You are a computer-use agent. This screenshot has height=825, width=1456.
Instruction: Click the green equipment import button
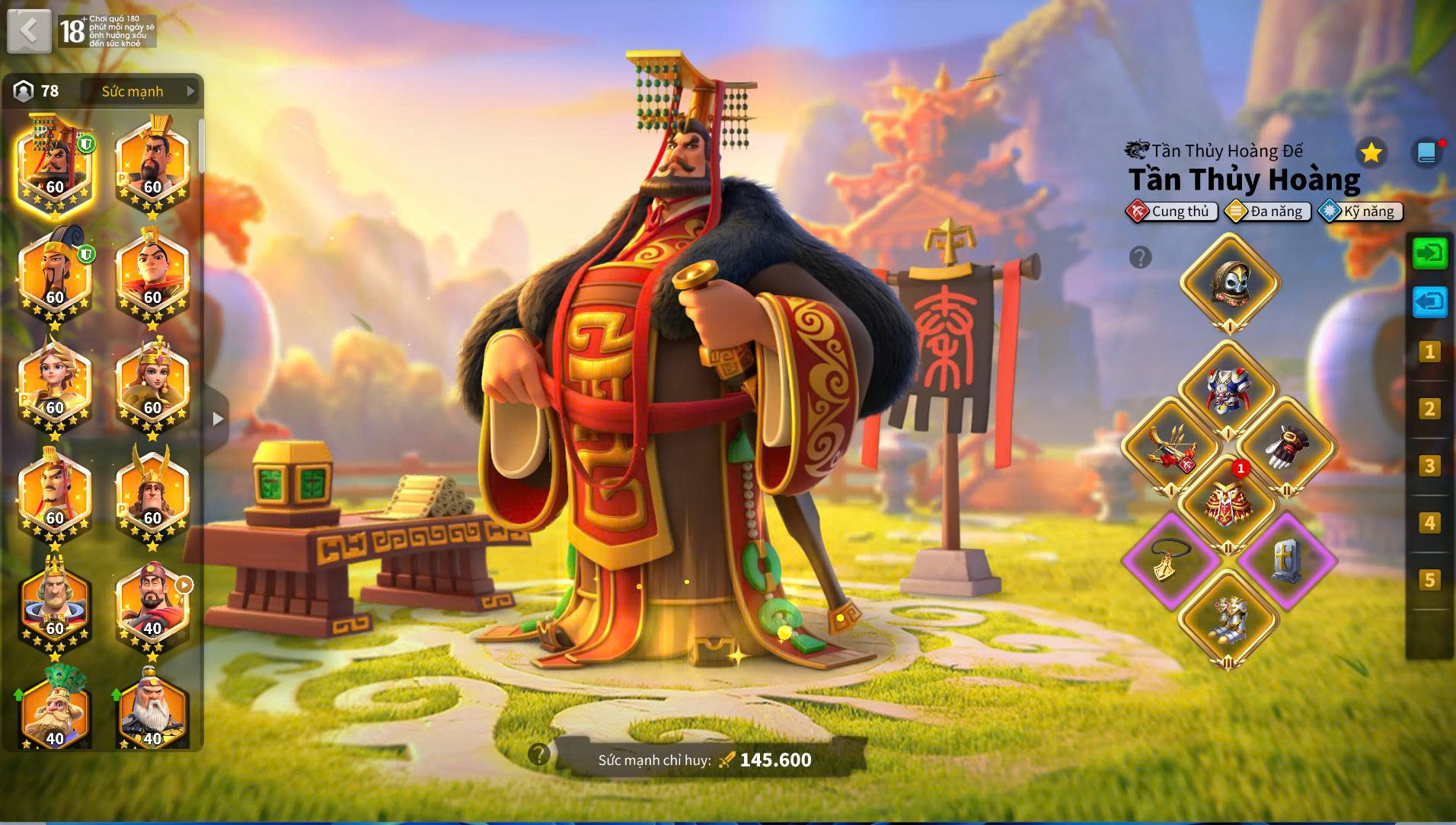1429,253
